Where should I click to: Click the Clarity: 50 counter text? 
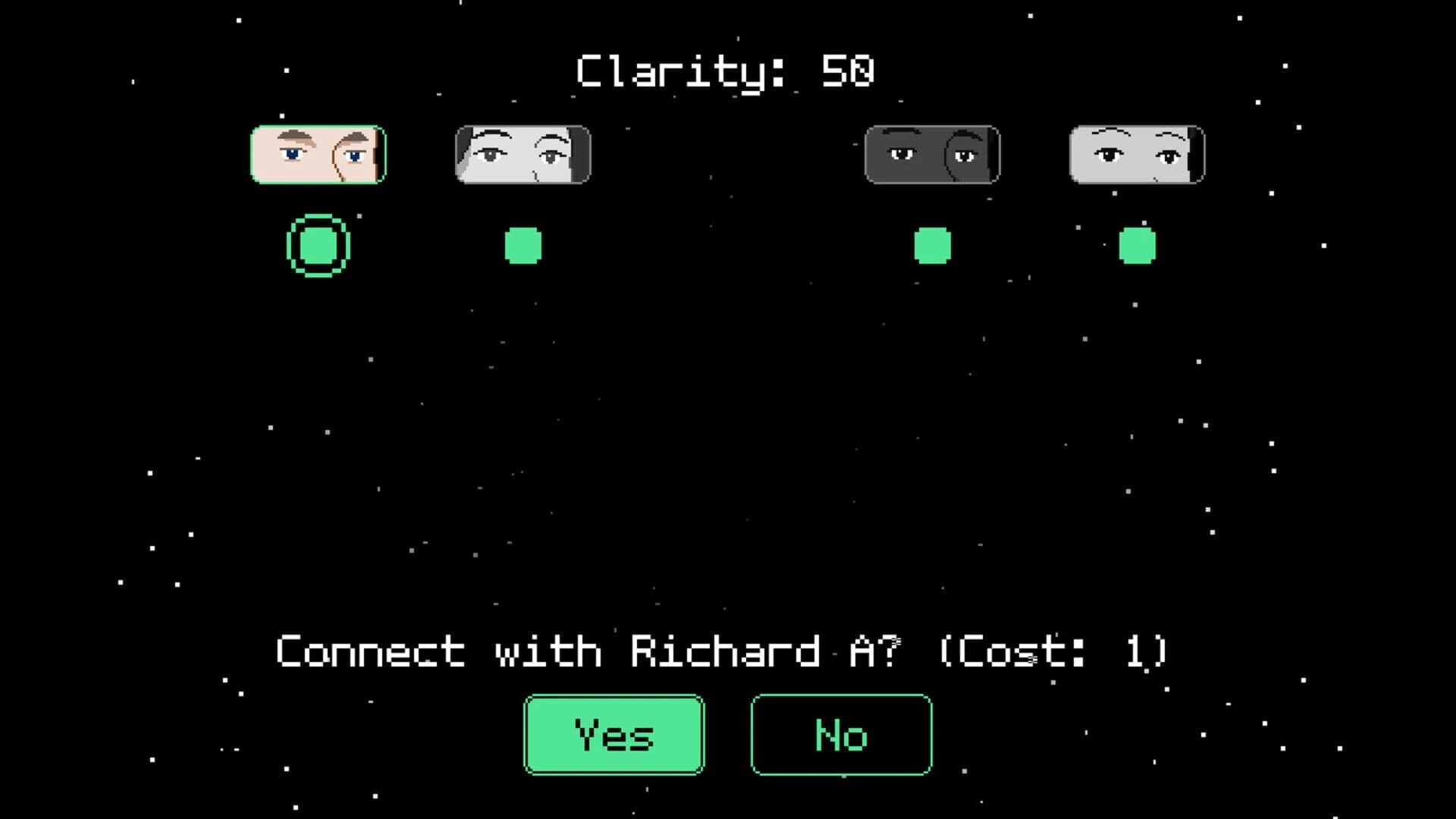coord(724,71)
